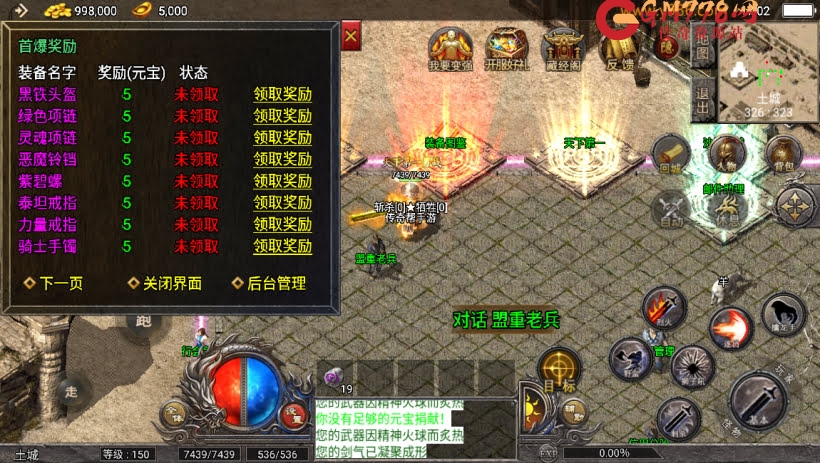The width and height of the screenshot is (820, 463).
Task: Close the 首爆奖励 reward panel
Action: pyautogui.click(x=351, y=38)
